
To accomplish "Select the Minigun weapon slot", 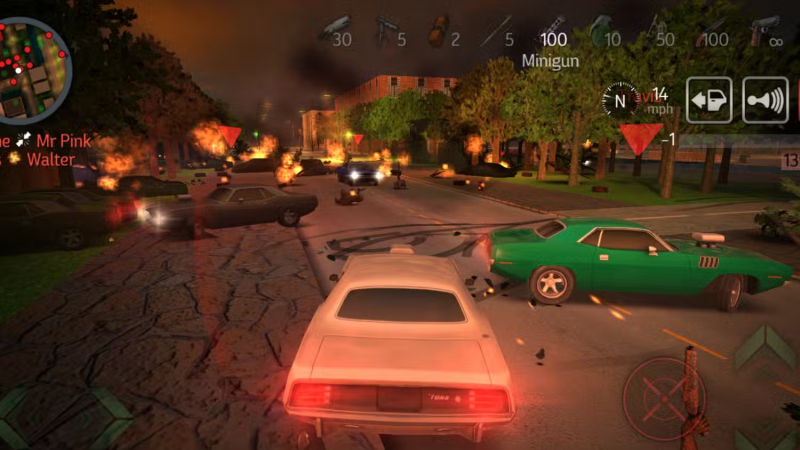I will (551, 30).
